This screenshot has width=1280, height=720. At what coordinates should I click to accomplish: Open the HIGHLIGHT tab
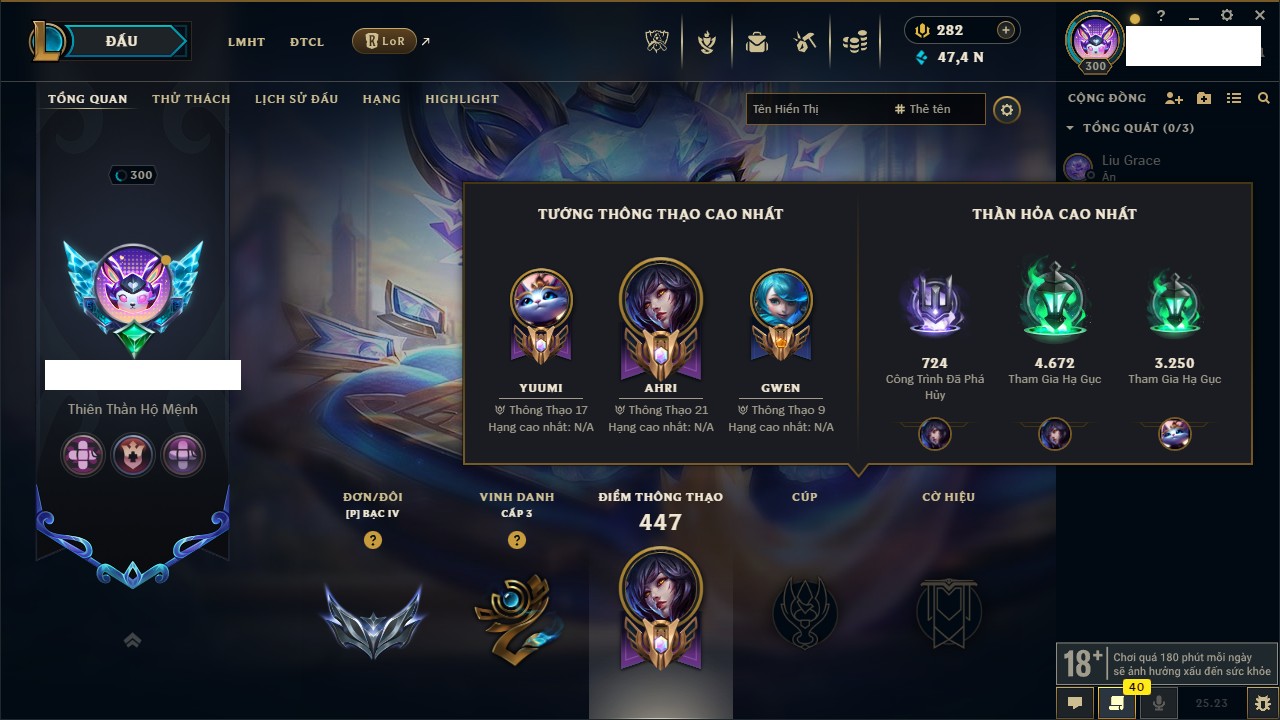tap(461, 99)
